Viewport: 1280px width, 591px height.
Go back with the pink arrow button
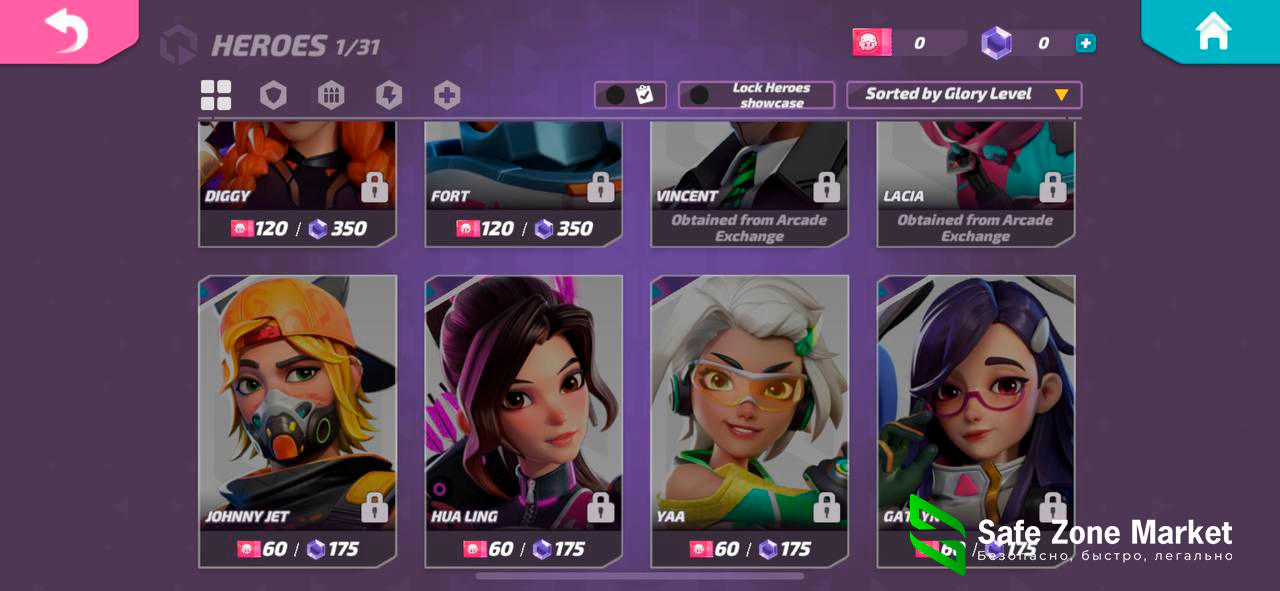tap(66, 30)
